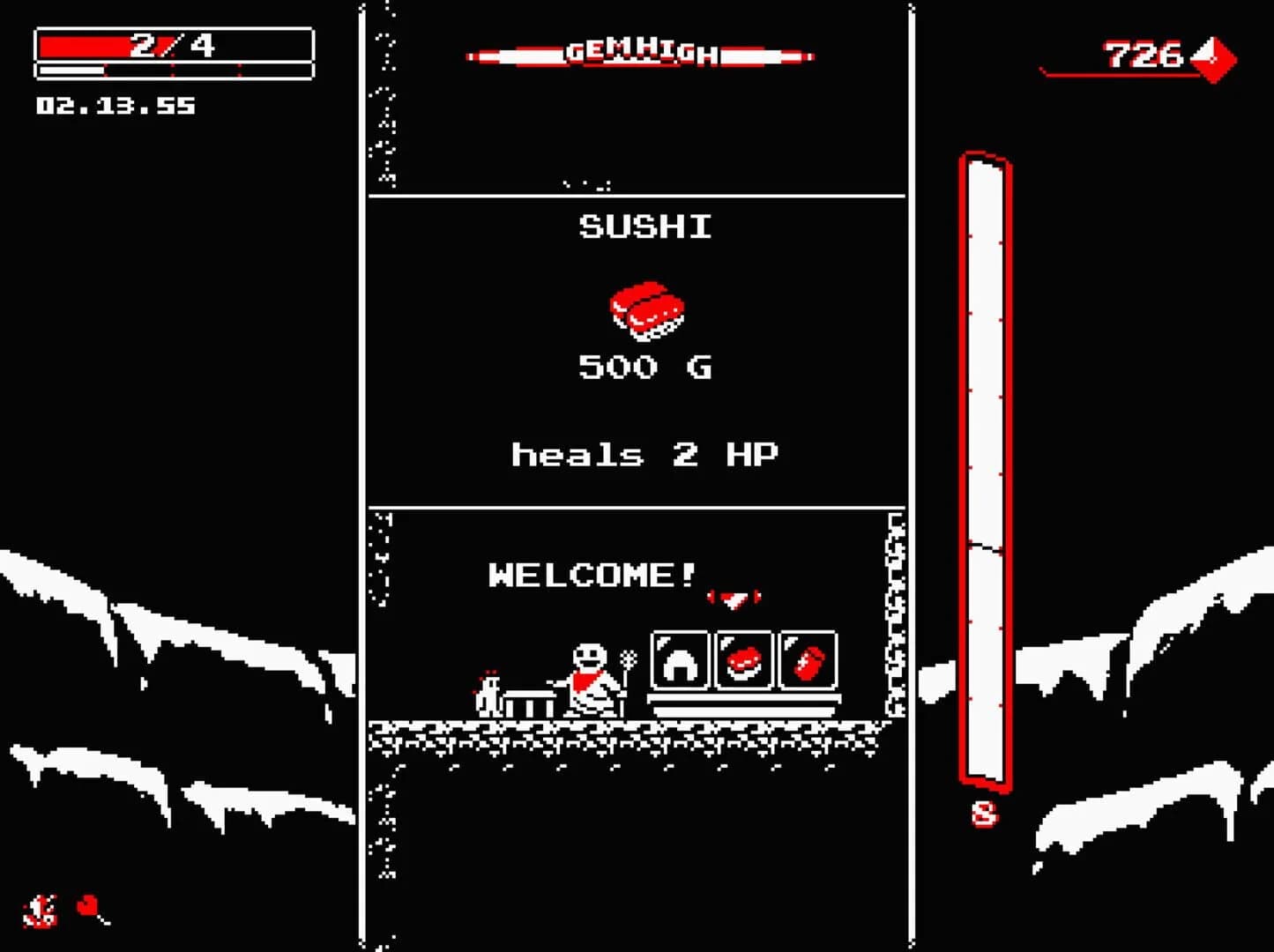Click the sushi image in the item preview
The image size is (1274, 952).
648,310
